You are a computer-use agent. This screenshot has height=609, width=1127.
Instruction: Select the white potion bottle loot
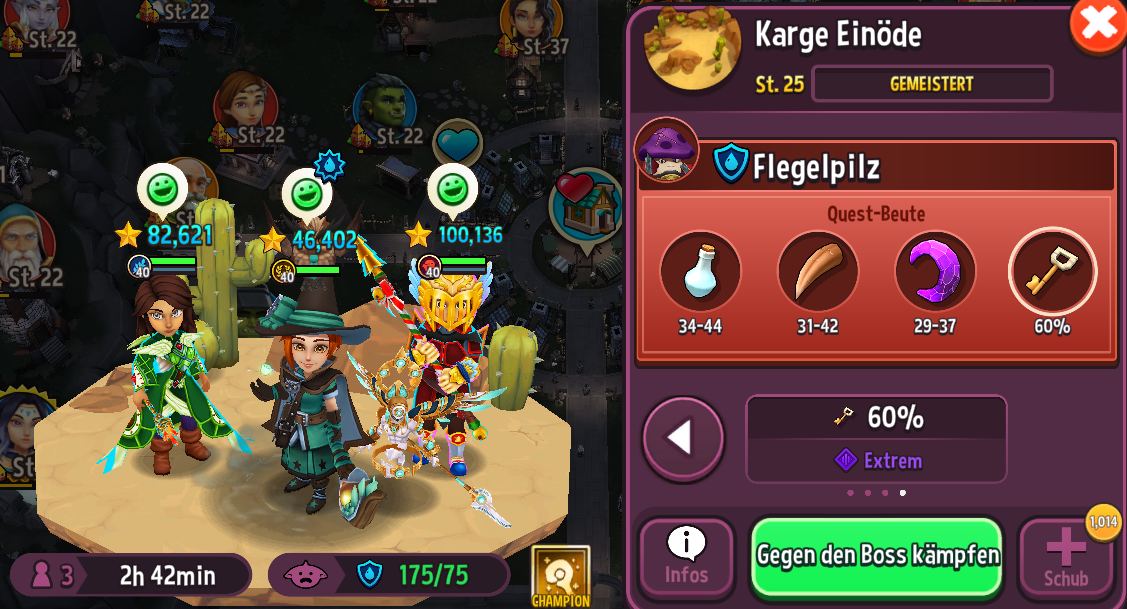click(700, 271)
